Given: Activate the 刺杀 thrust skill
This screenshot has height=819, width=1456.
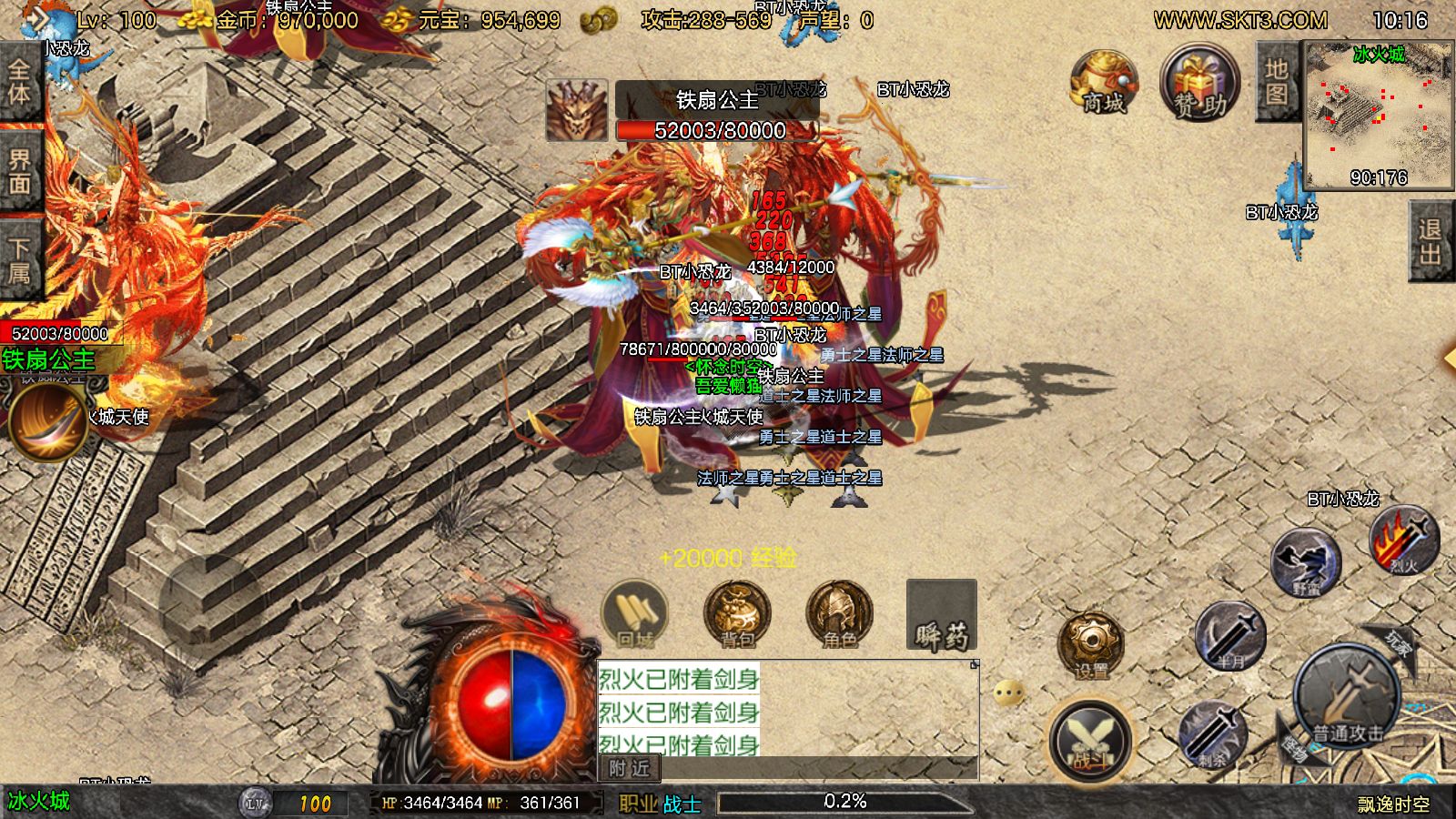Looking at the screenshot, I should click(1213, 733).
